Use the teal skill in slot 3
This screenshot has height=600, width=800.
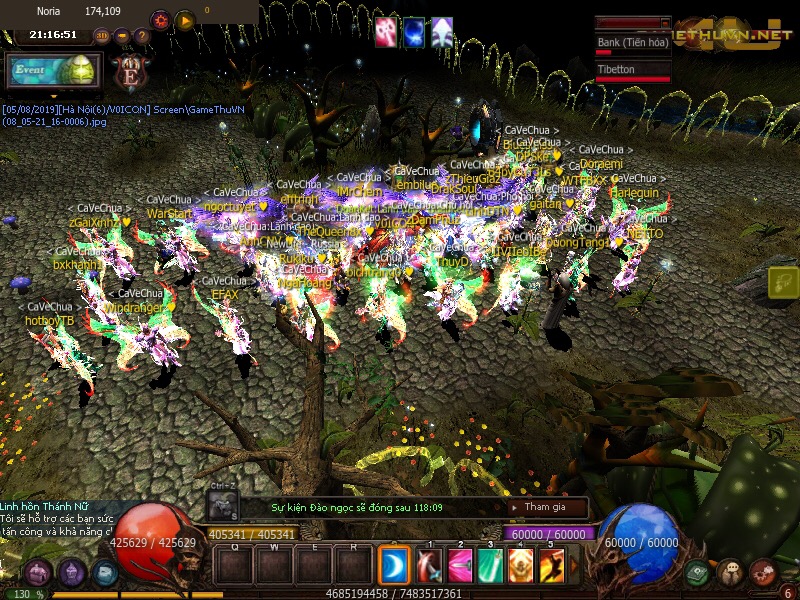pyautogui.click(x=490, y=567)
